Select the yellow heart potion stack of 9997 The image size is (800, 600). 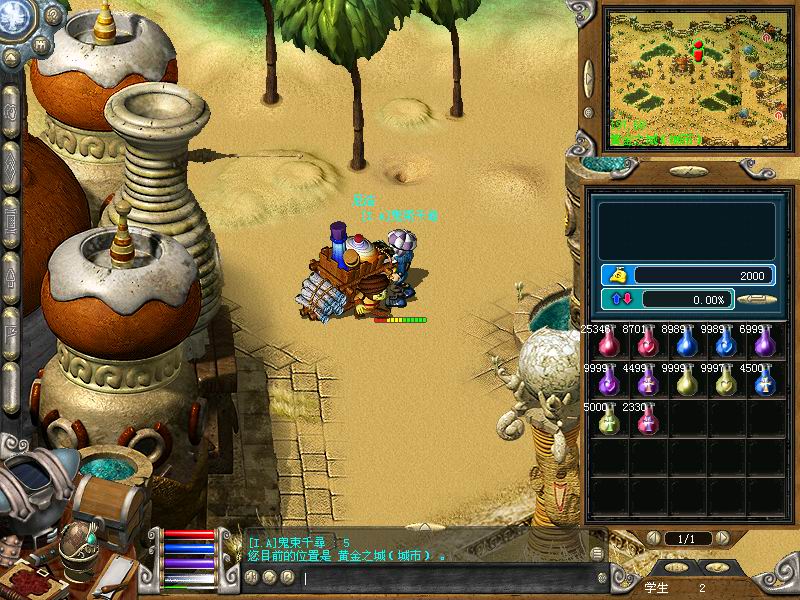(x=725, y=383)
